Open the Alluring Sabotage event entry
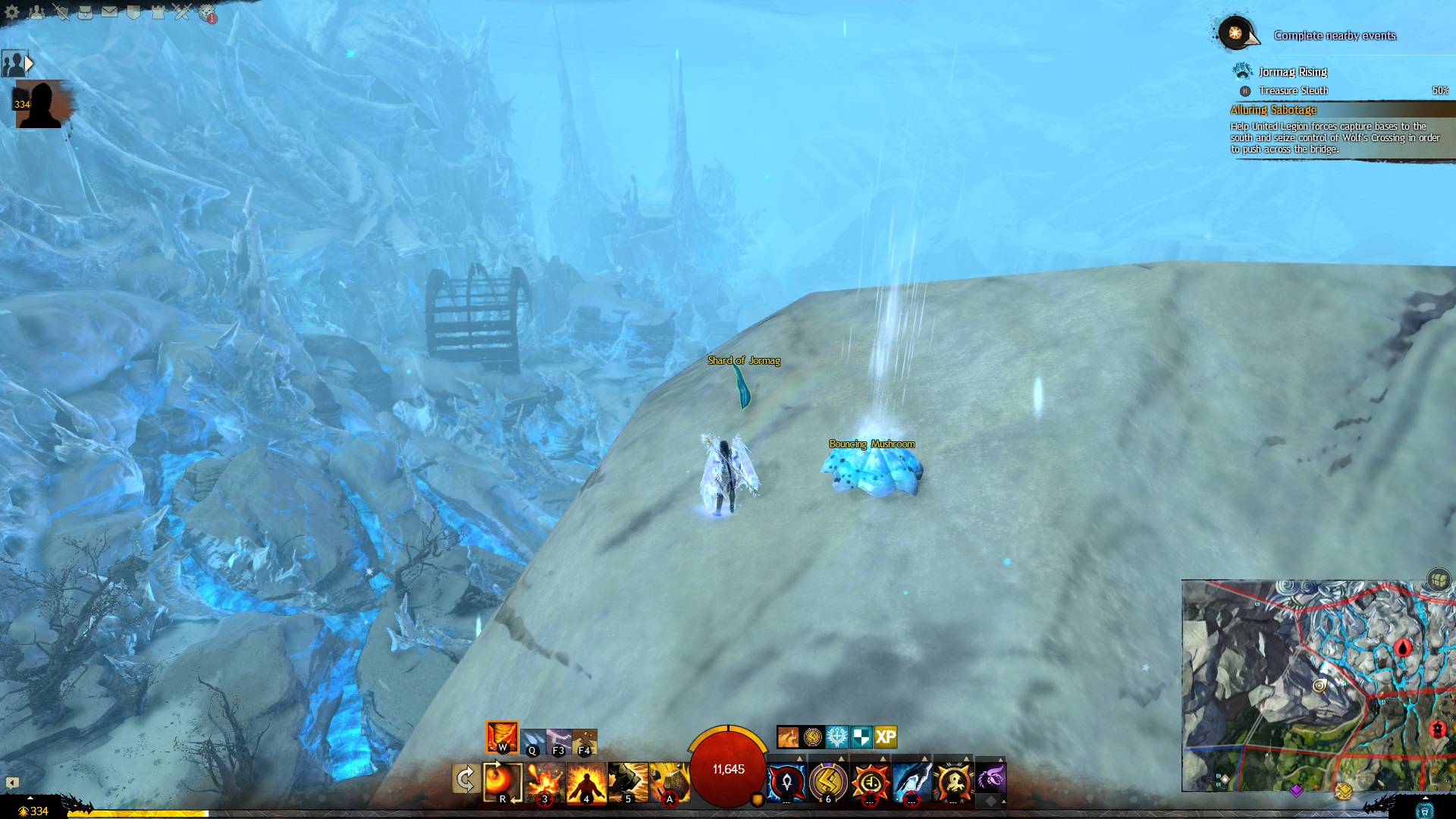The image size is (1456, 819). tap(1273, 110)
